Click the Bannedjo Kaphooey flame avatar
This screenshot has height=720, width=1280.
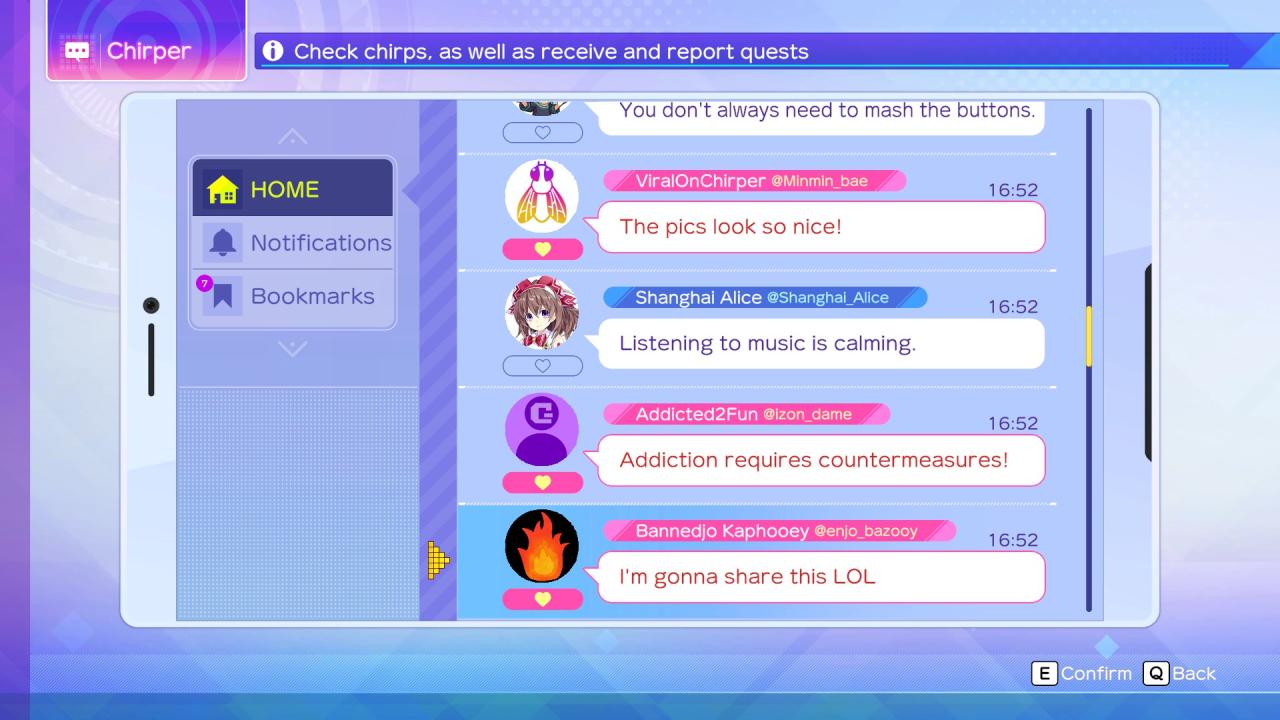coord(542,546)
